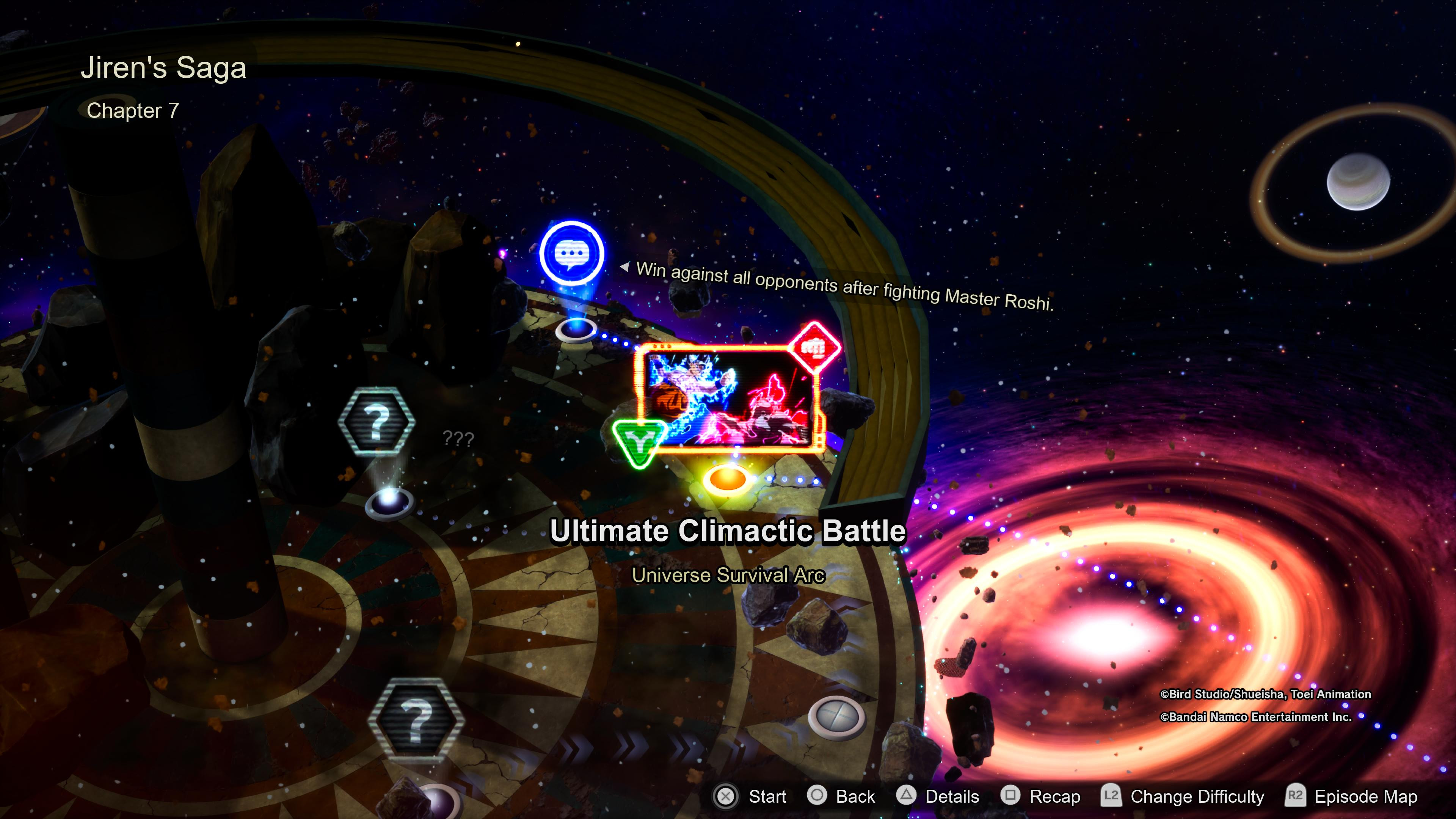Select the gray crossed-circle map node
Image resolution: width=1456 pixels, height=819 pixels.
pyautogui.click(x=836, y=717)
